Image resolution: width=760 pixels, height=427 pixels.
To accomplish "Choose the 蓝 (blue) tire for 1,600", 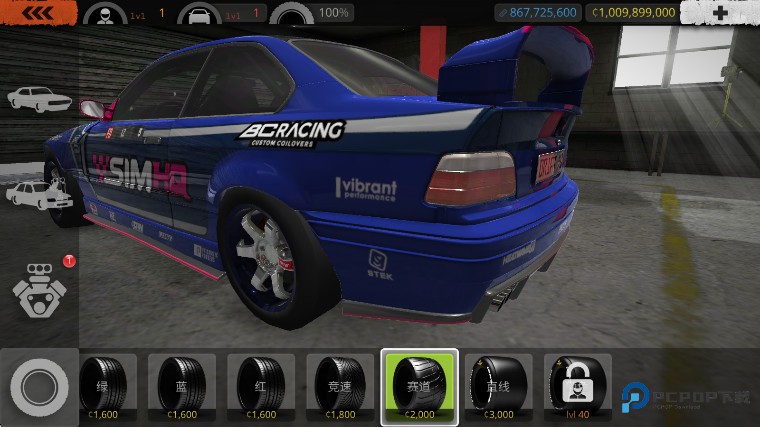I will click(x=182, y=387).
